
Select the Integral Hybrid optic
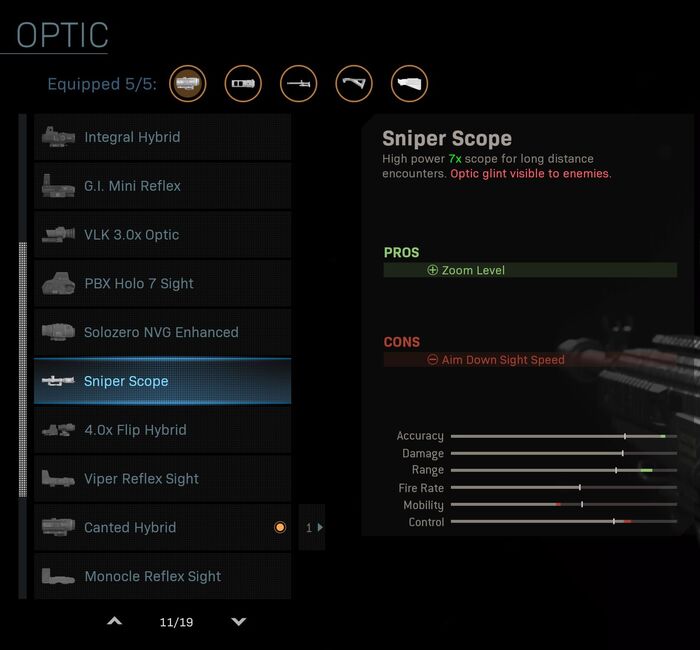coord(162,137)
